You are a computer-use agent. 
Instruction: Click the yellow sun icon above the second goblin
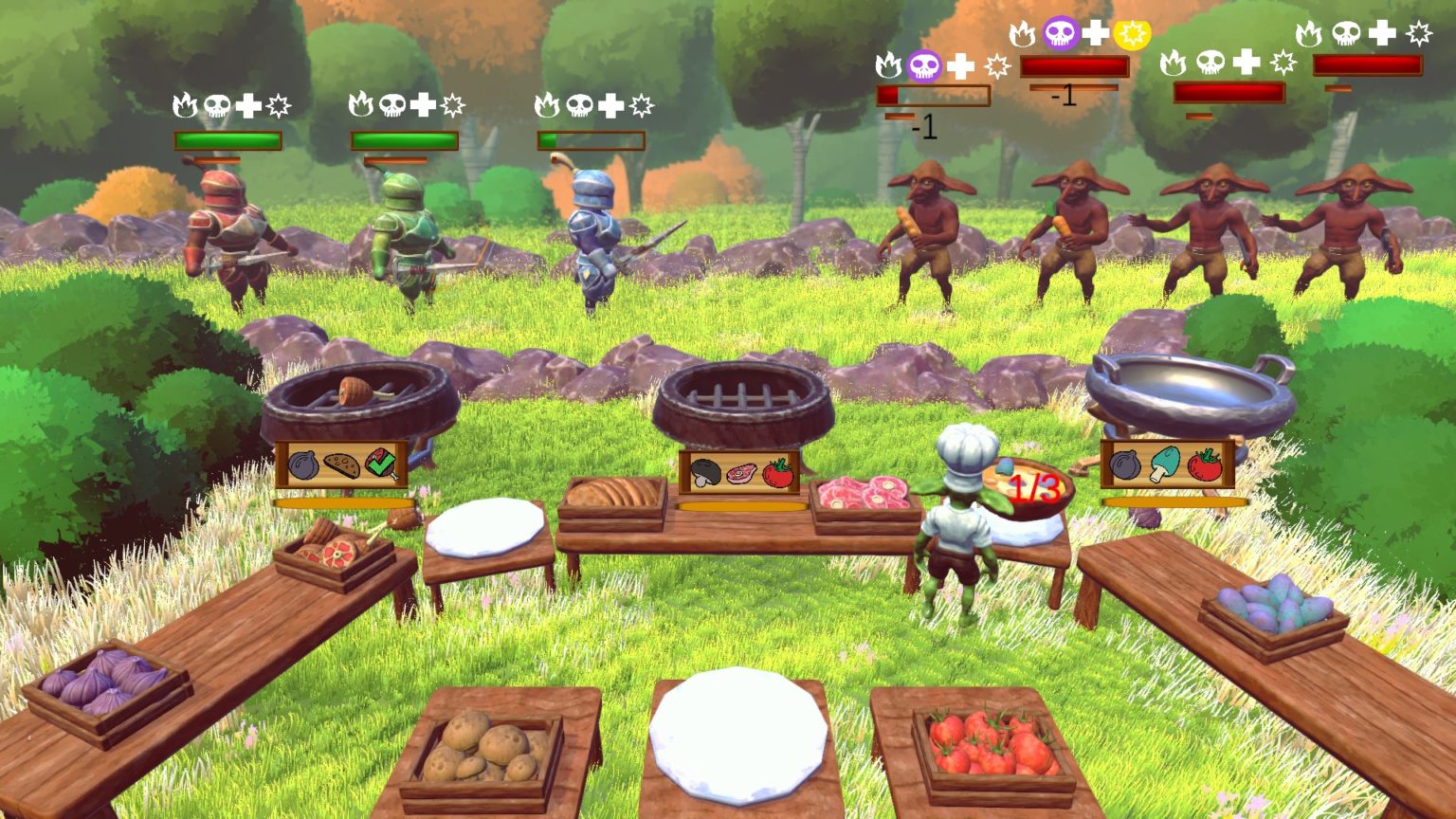[1134, 33]
